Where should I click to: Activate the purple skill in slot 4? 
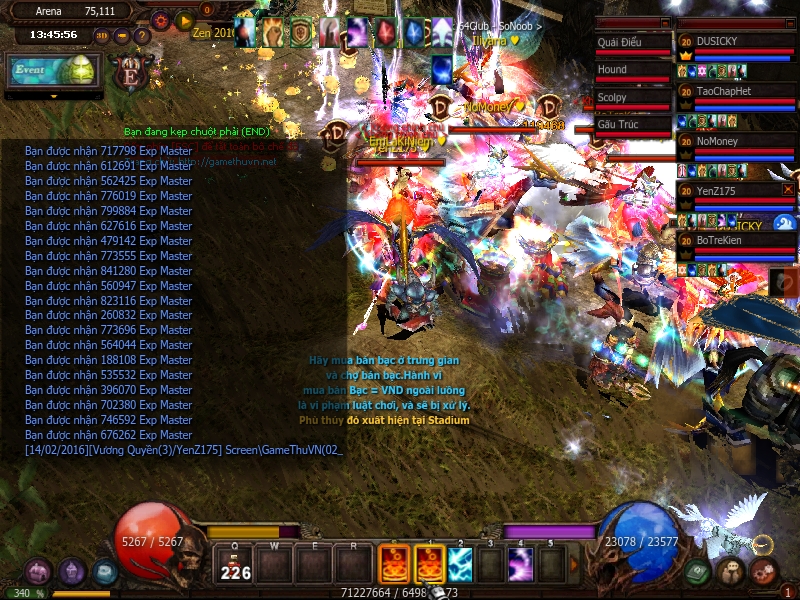tap(520, 565)
